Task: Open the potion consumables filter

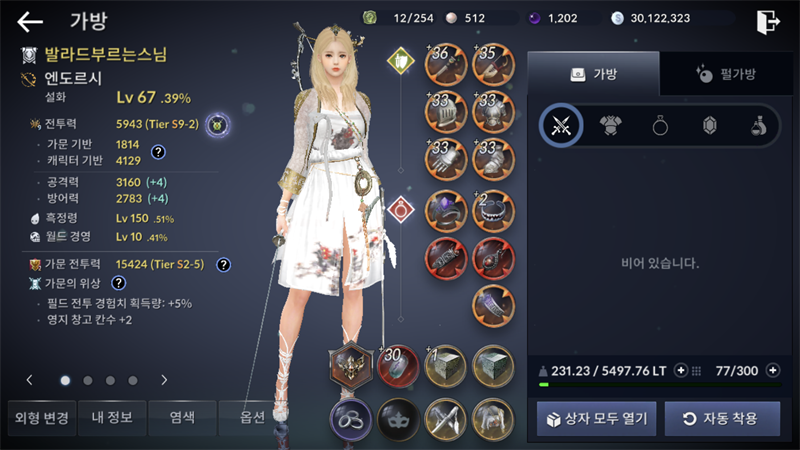Action: click(x=758, y=125)
